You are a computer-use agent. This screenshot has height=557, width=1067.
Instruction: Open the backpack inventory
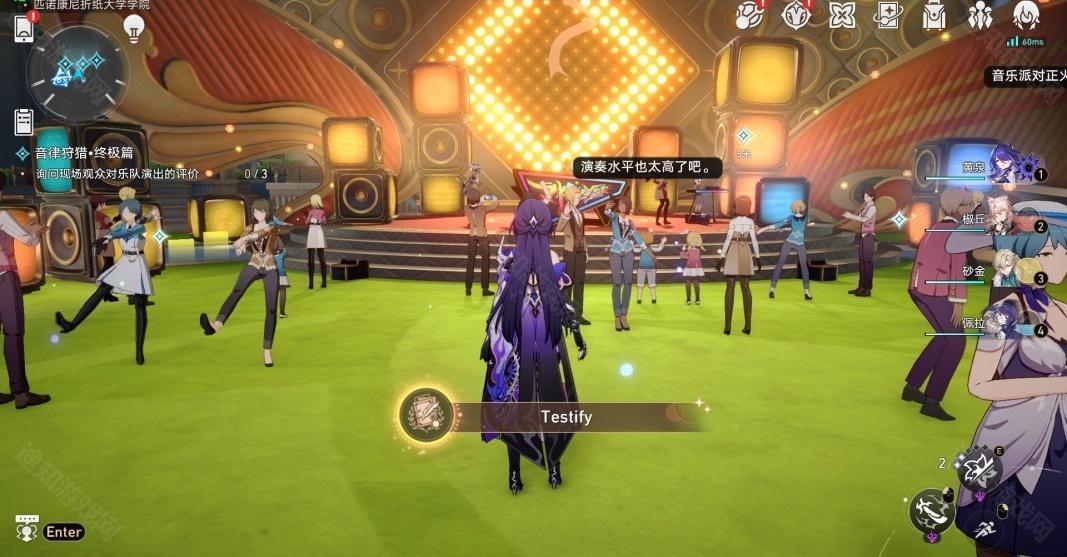[934, 15]
